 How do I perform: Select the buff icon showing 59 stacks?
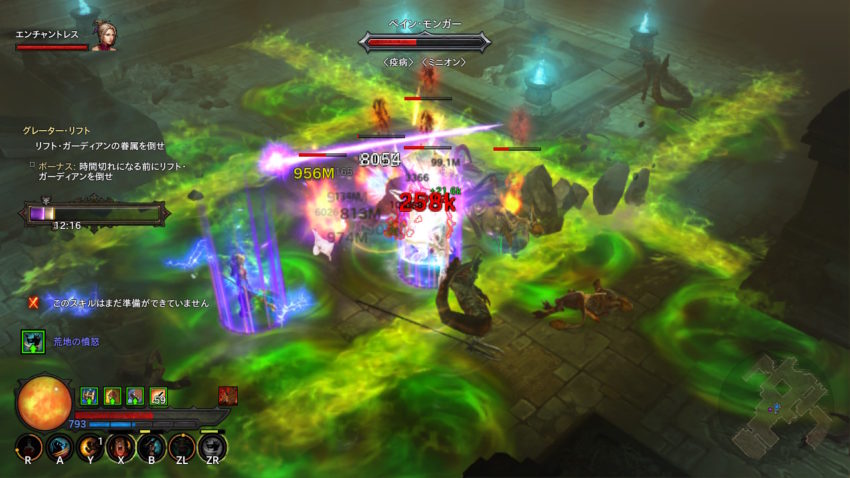(158, 396)
